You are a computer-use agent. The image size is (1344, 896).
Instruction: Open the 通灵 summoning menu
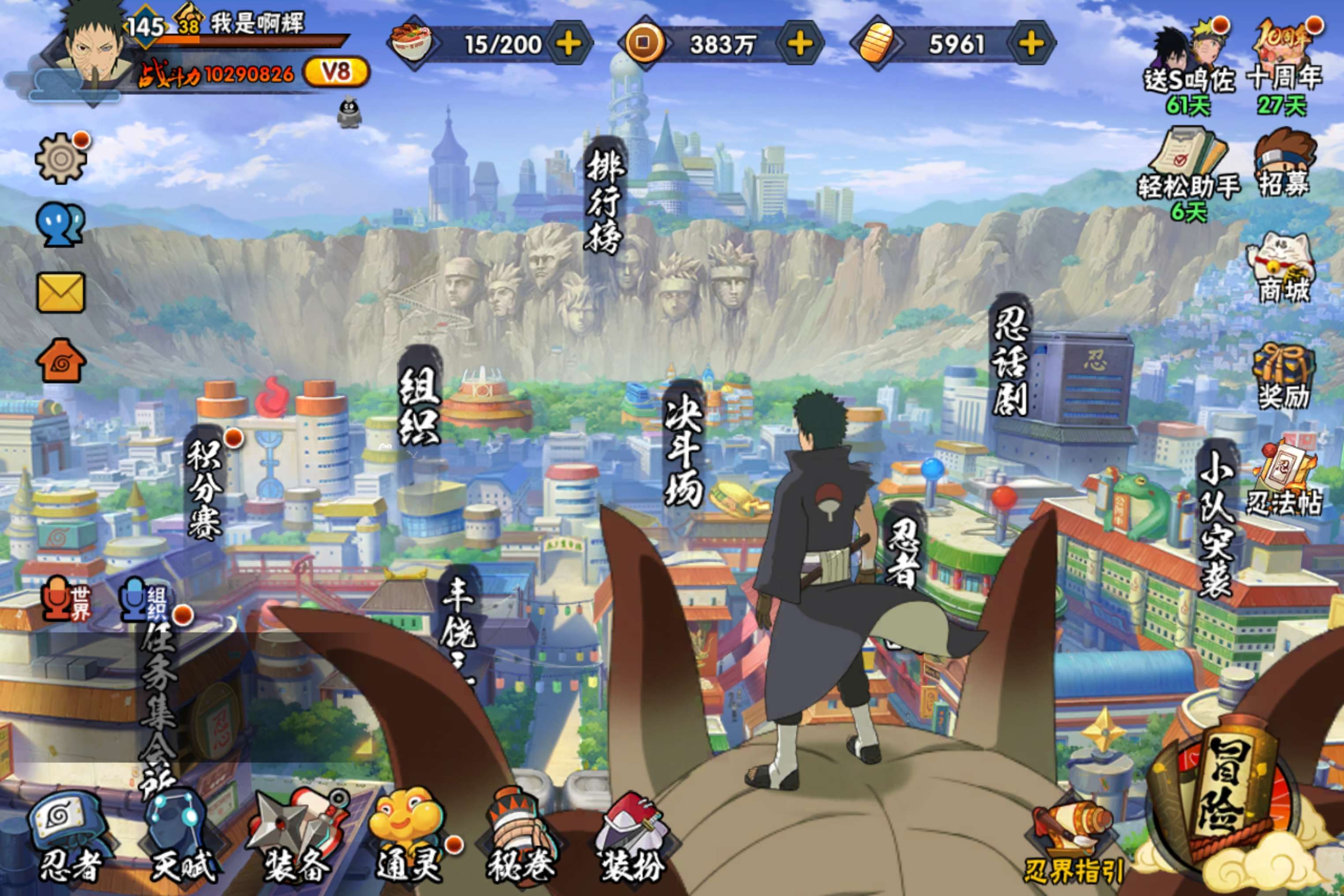409,837
